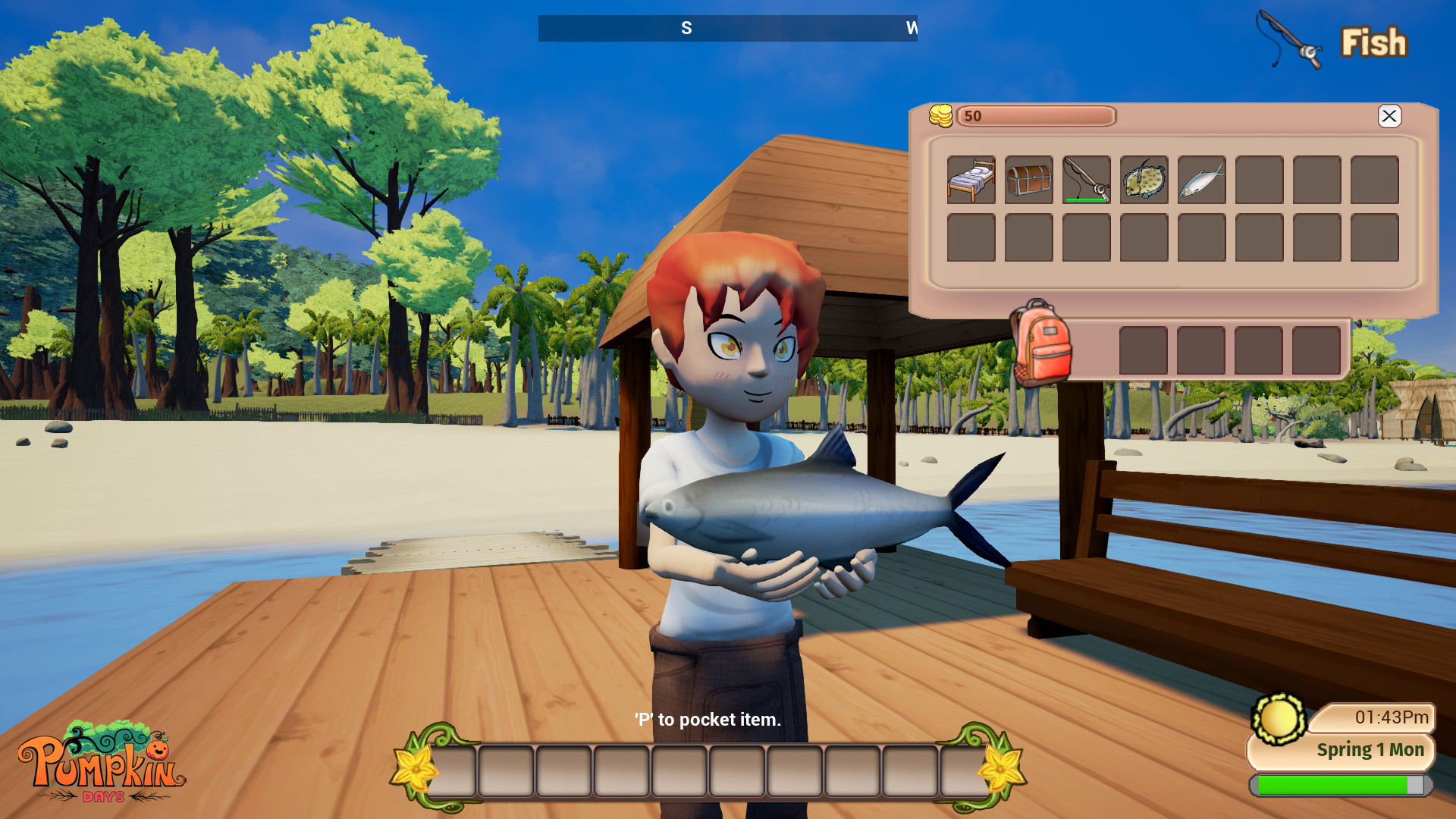The width and height of the screenshot is (1456, 819).
Task: Click an empty slot in the inventory second row
Action: pos(971,237)
